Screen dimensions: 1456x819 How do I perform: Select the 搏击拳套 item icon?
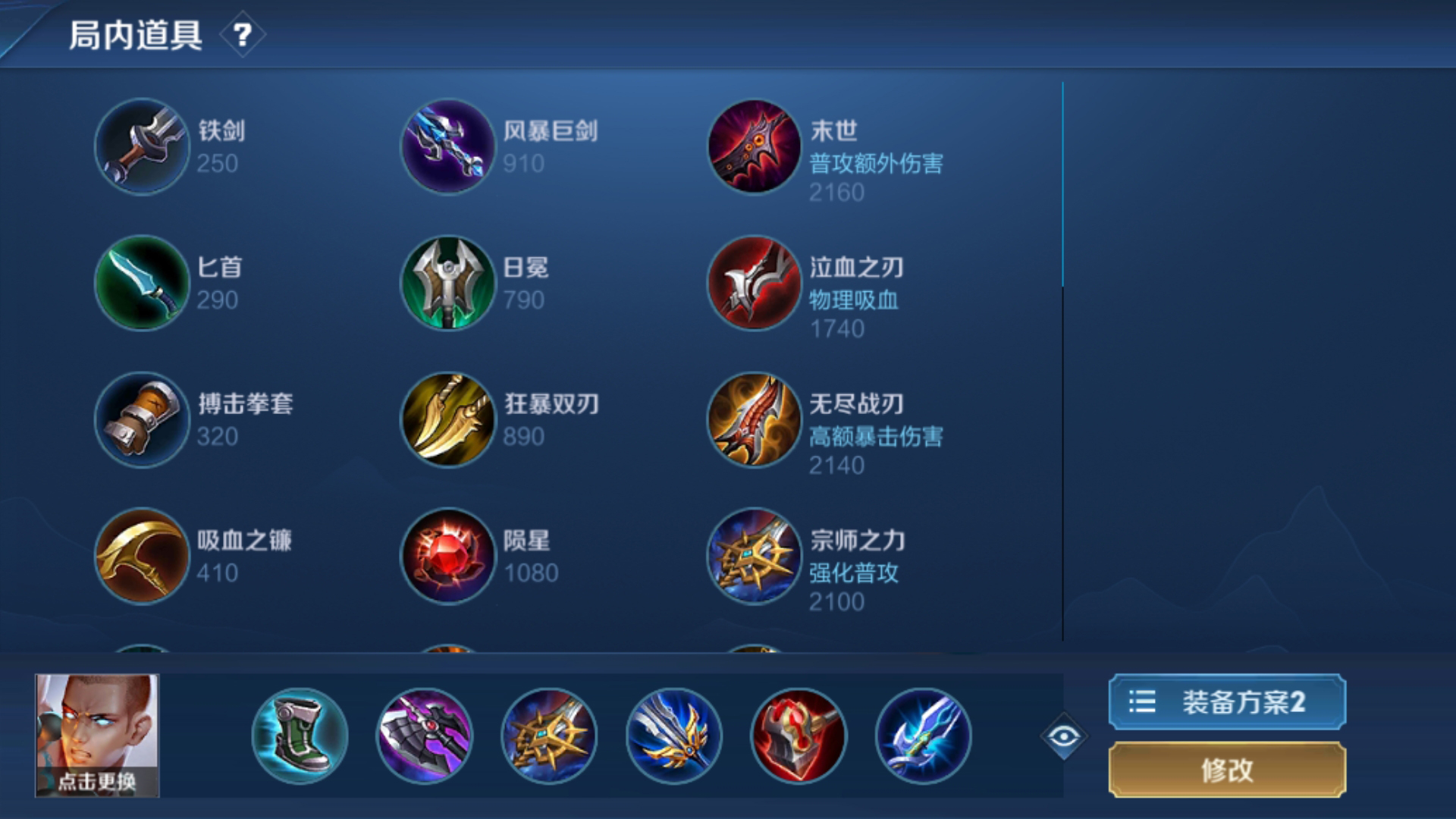click(141, 420)
